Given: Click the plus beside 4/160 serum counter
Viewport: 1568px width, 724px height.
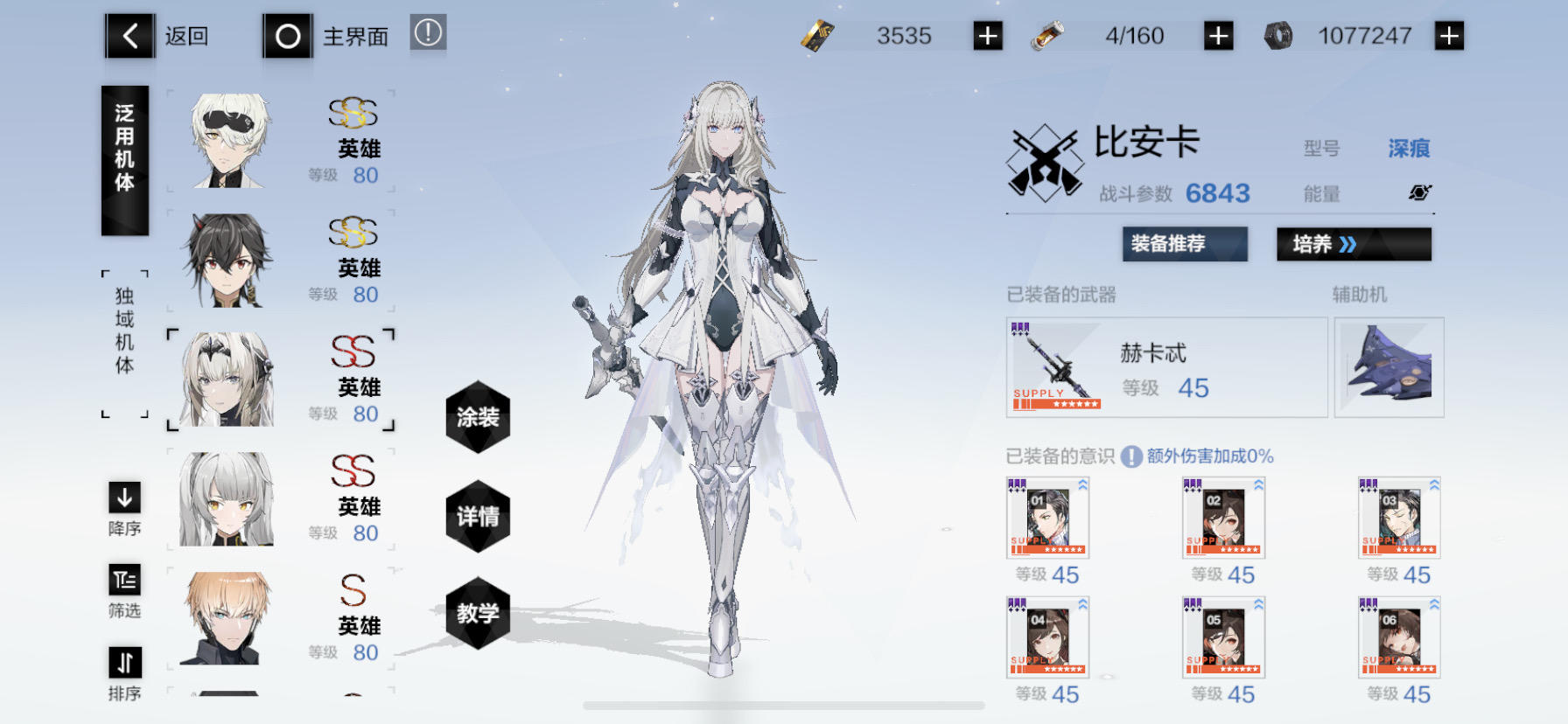Looking at the screenshot, I should point(1216,36).
